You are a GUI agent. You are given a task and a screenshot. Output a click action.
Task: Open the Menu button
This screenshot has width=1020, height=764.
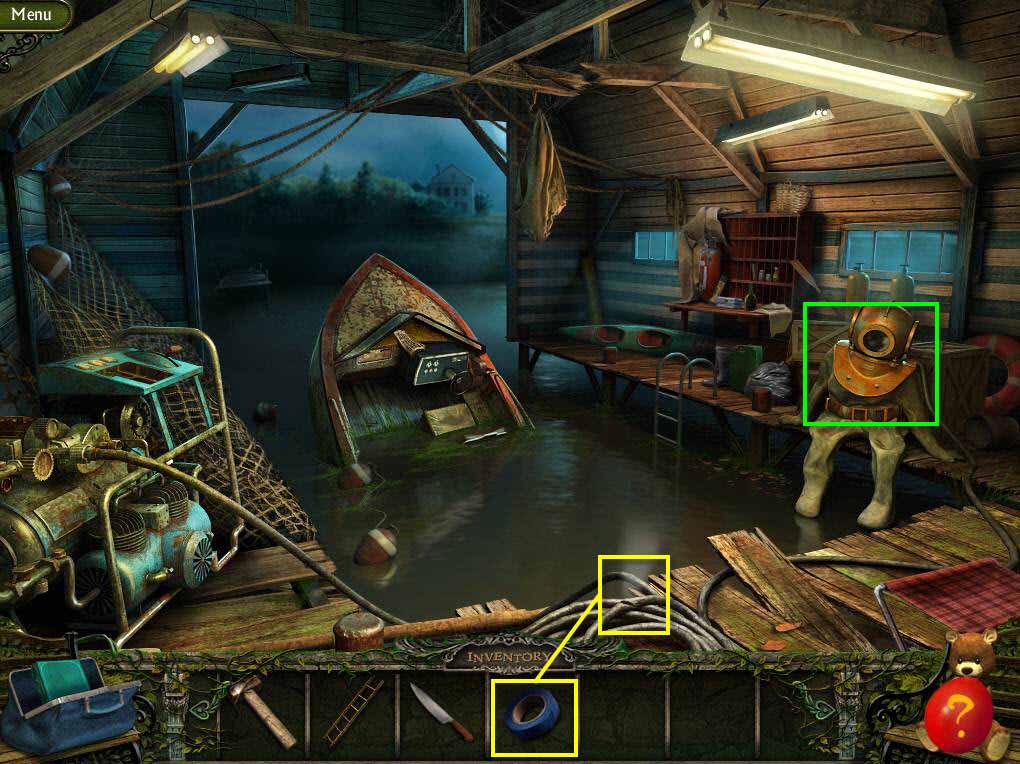(31, 14)
